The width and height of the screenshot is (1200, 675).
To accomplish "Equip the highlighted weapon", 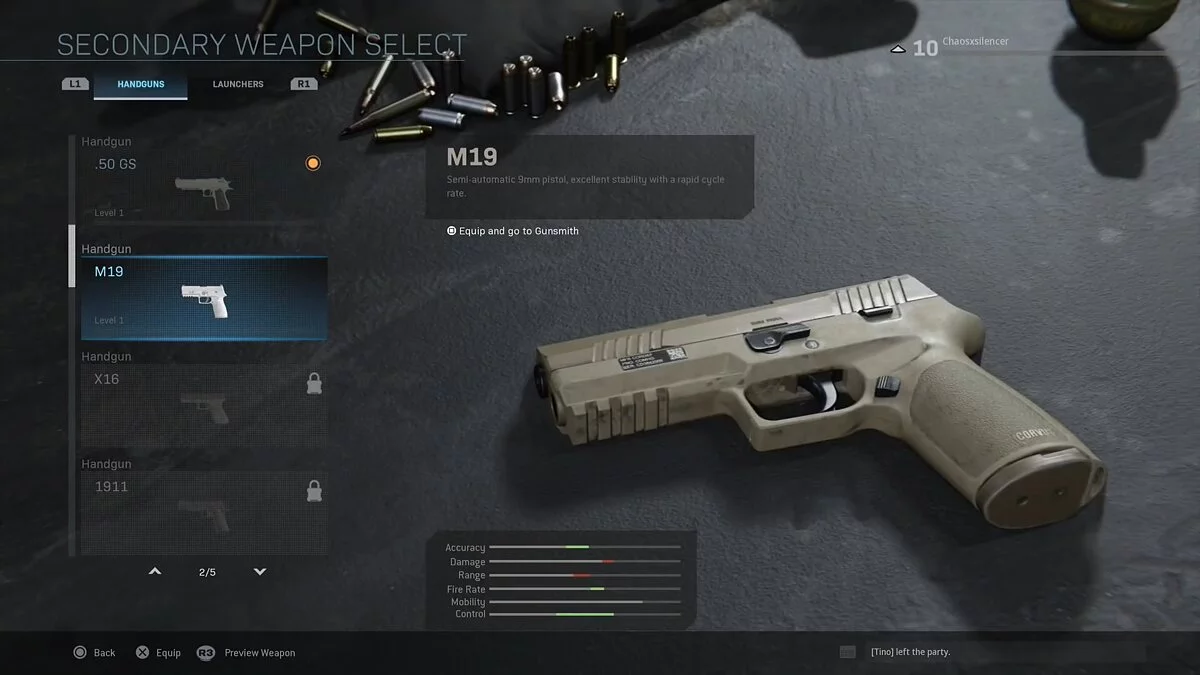I will pos(159,653).
